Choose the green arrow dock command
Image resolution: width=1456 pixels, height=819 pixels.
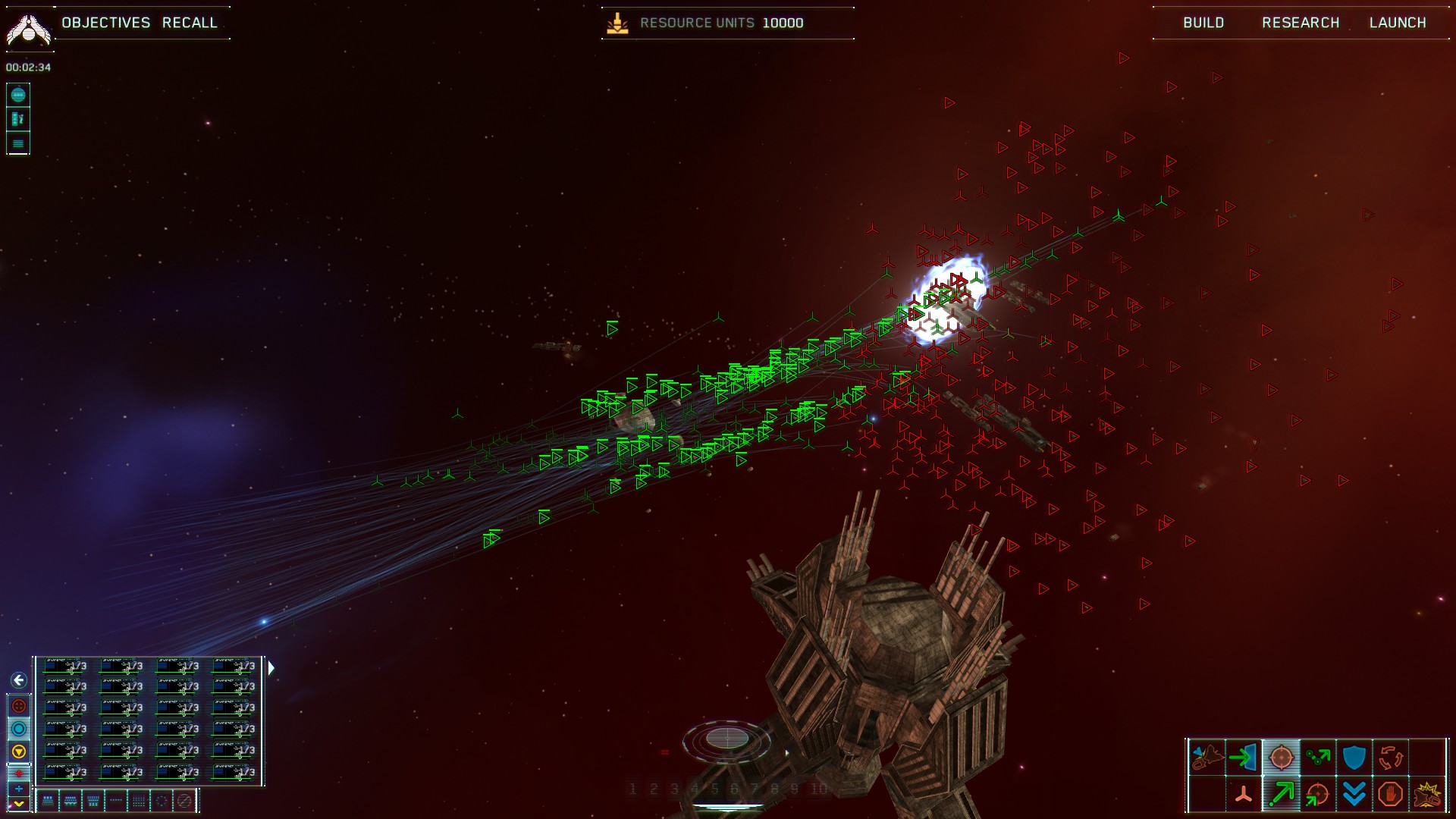point(1244,757)
